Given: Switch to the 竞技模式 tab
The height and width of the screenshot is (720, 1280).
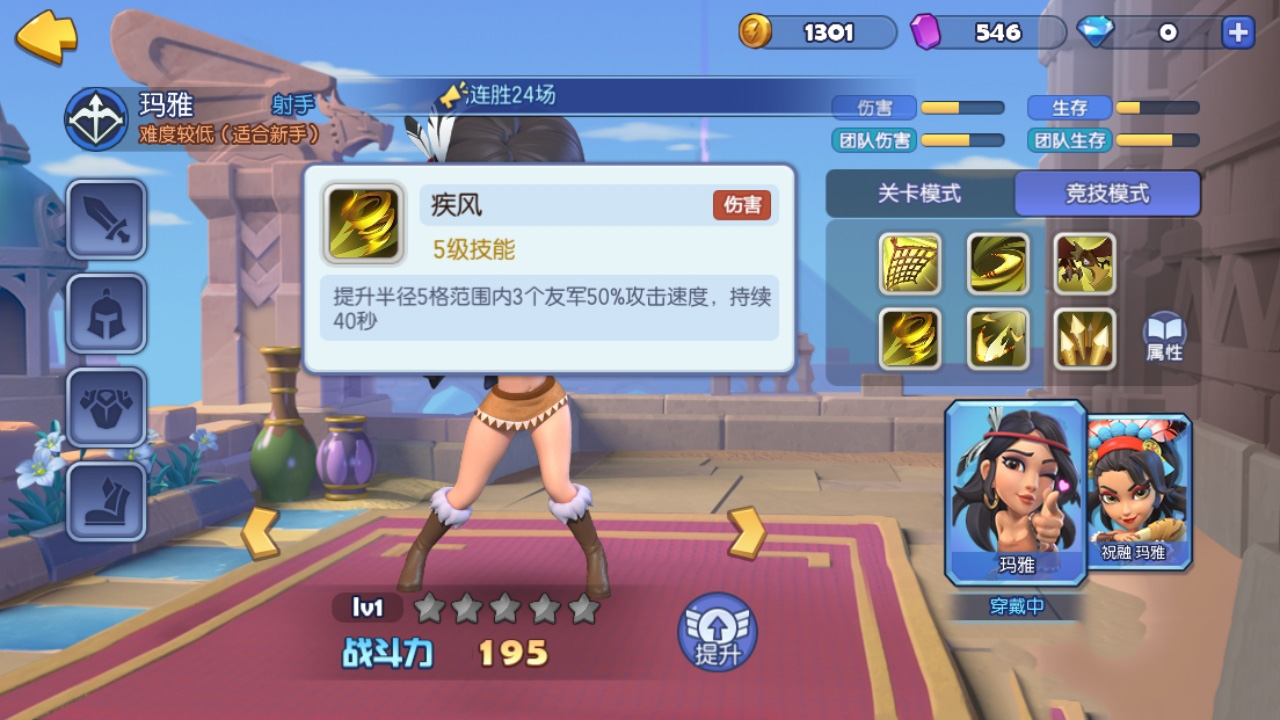Looking at the screenshot, I should coord(1108,194).
